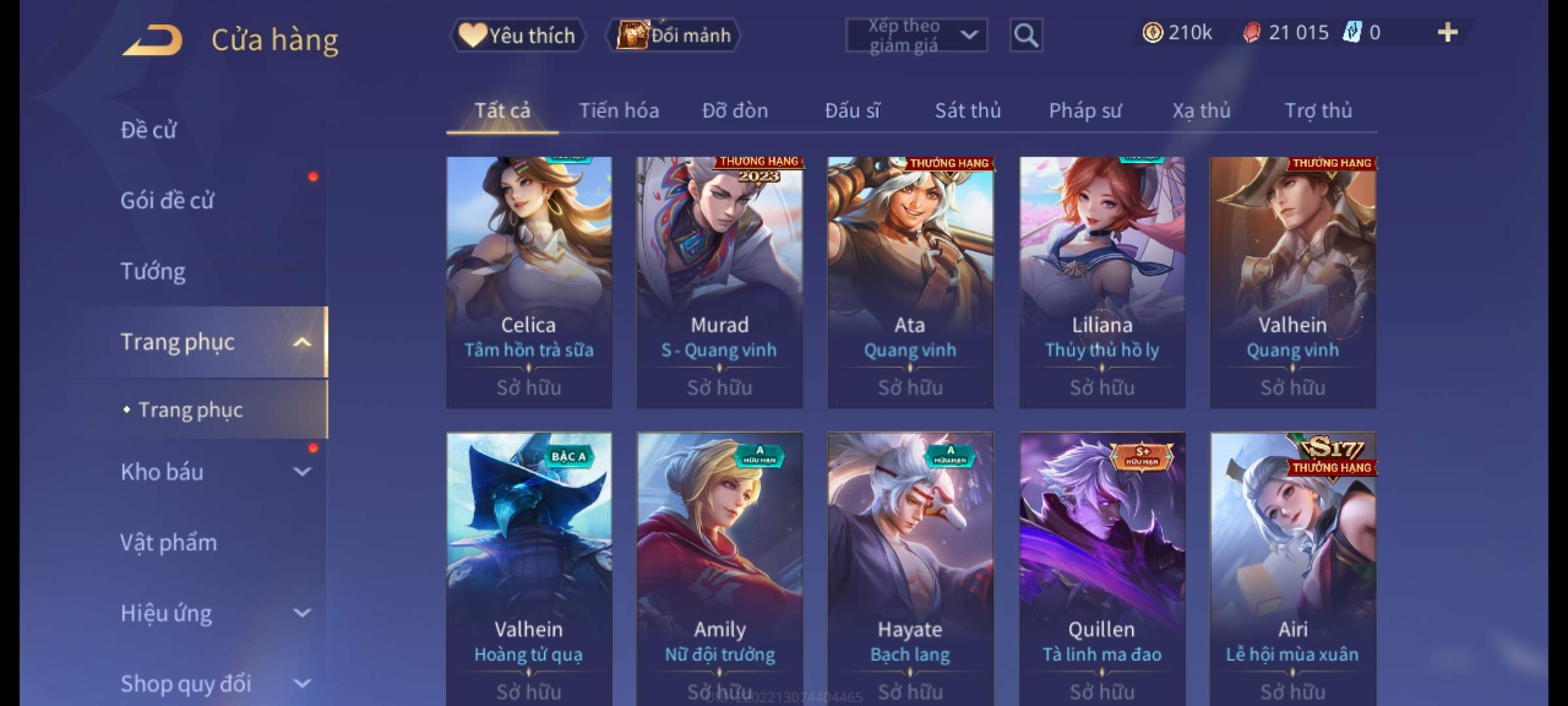Open the Gói đề cử section

(167, 201)
